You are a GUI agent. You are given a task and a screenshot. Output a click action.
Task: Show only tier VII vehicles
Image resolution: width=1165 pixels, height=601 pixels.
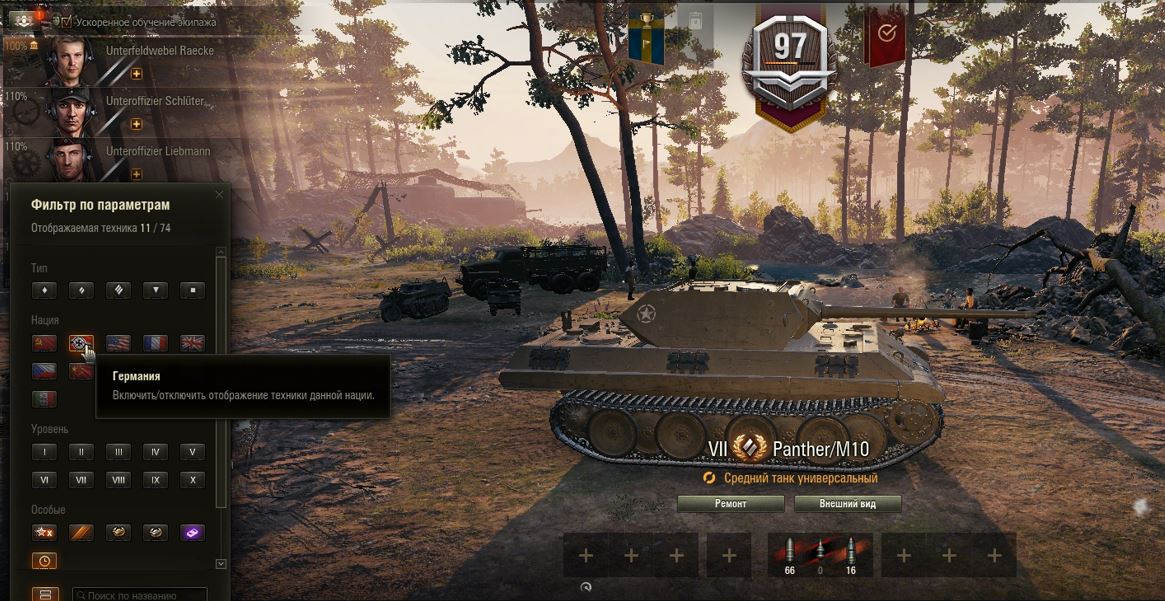point(81,480)
